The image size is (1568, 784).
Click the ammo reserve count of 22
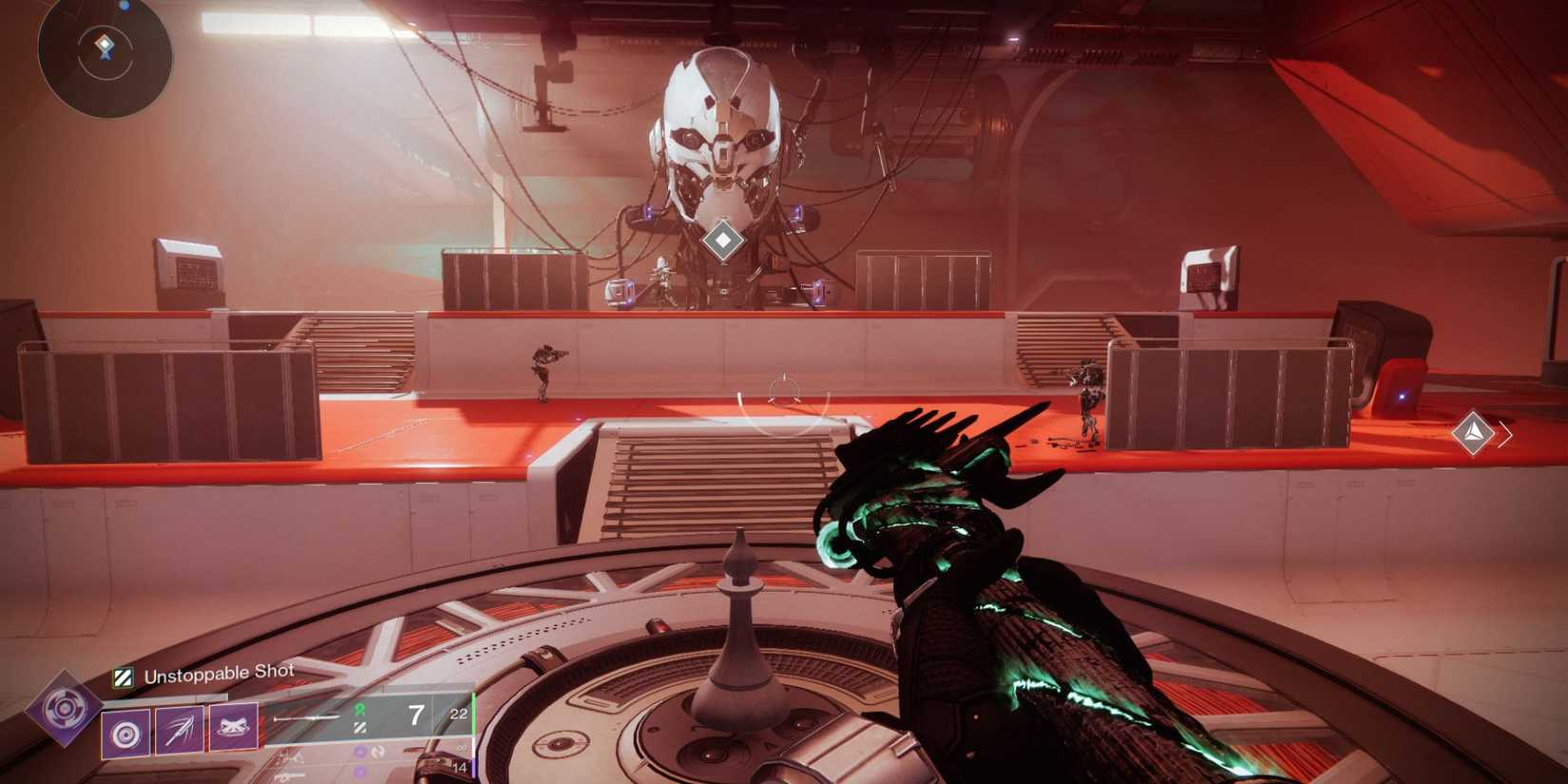[458, 713]
